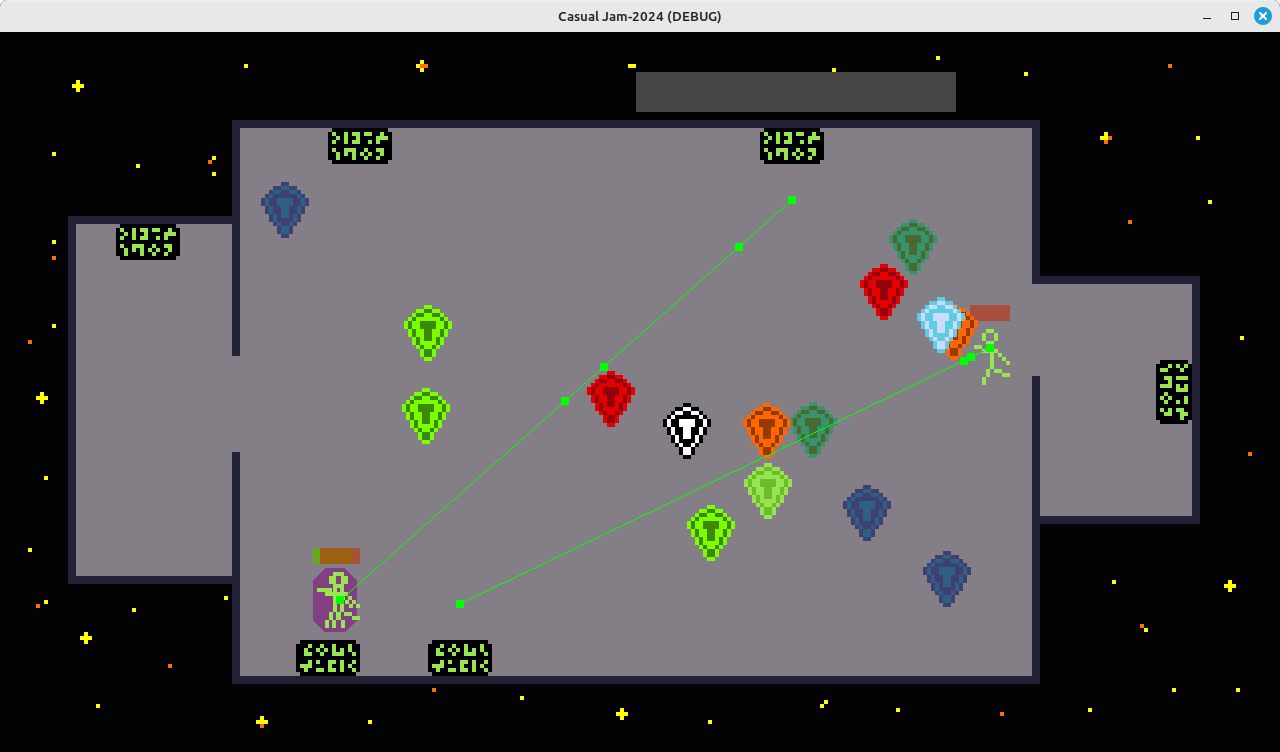Screen dimensions: 1280x752
Task: Click the sign in the left side alcove
Action: tap(148, 240)
